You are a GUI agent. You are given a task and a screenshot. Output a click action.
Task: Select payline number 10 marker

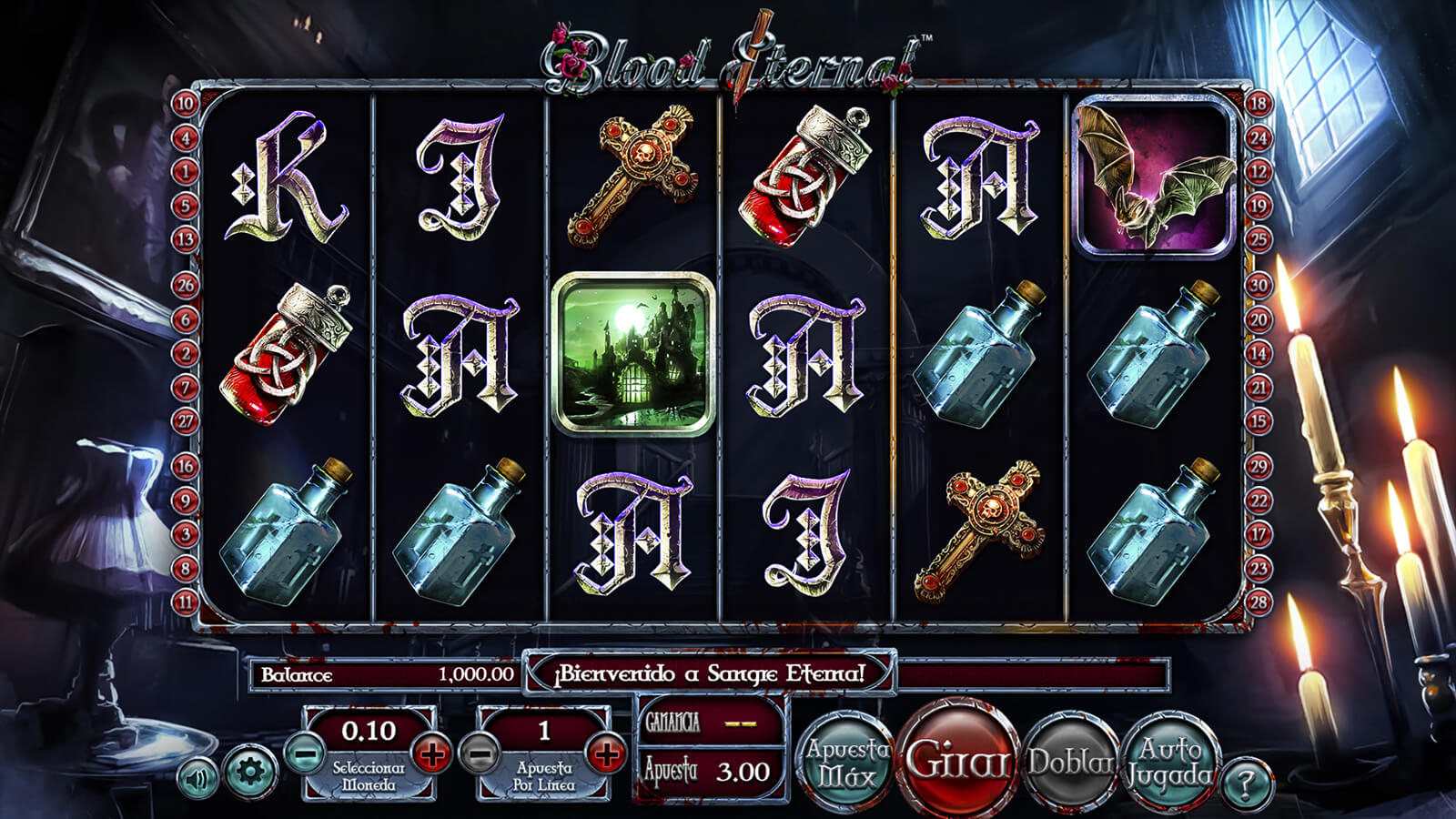click(185, 104)
